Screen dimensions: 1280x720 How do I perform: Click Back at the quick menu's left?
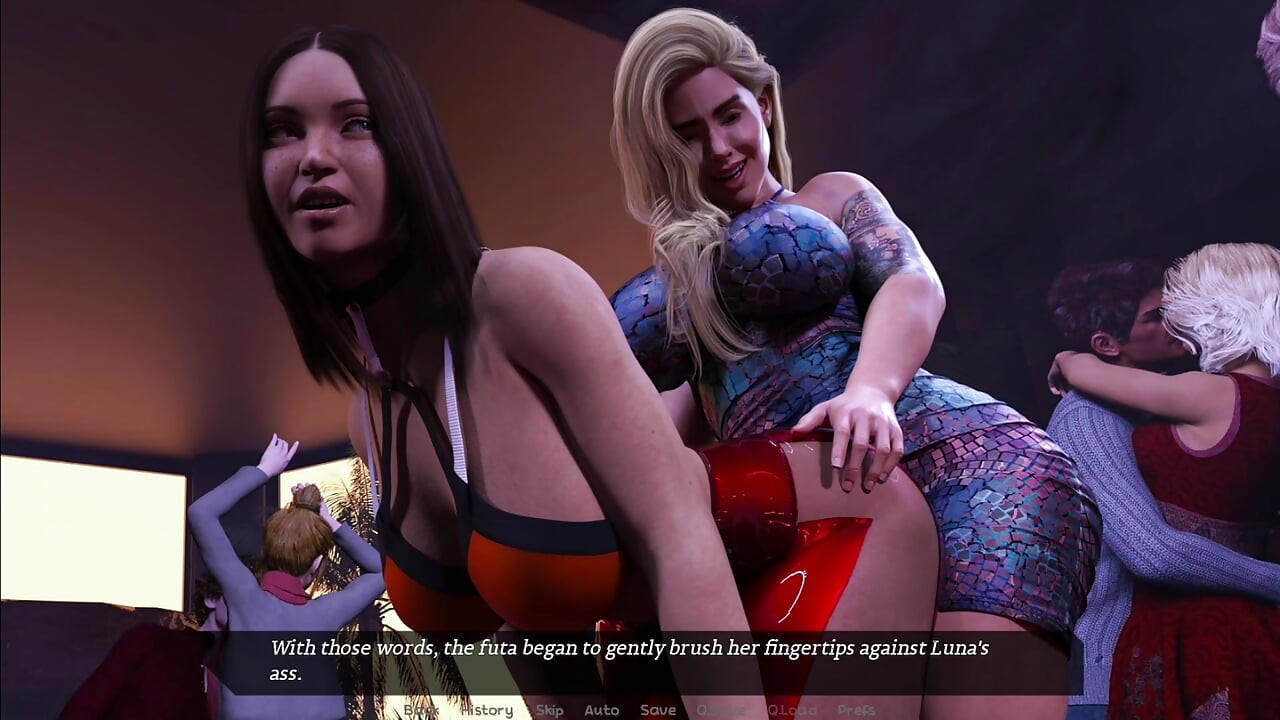(421, 710)
